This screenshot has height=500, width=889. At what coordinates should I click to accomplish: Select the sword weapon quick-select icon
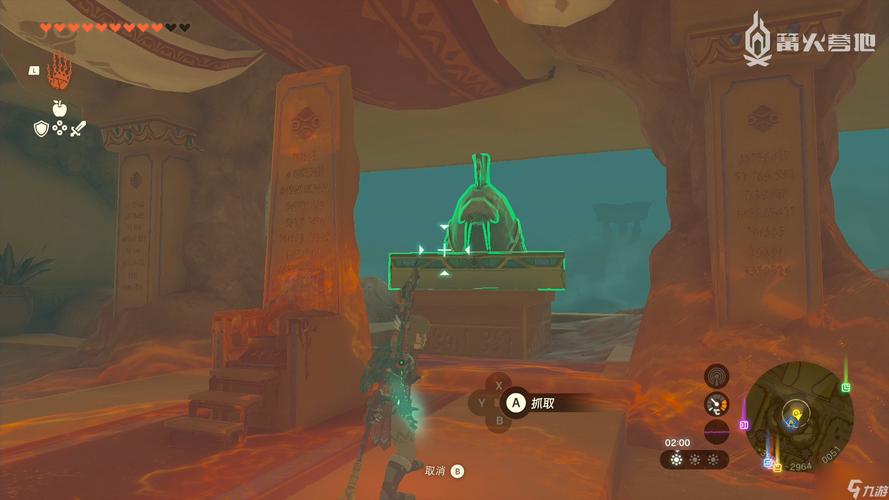(x=78, y=128)
